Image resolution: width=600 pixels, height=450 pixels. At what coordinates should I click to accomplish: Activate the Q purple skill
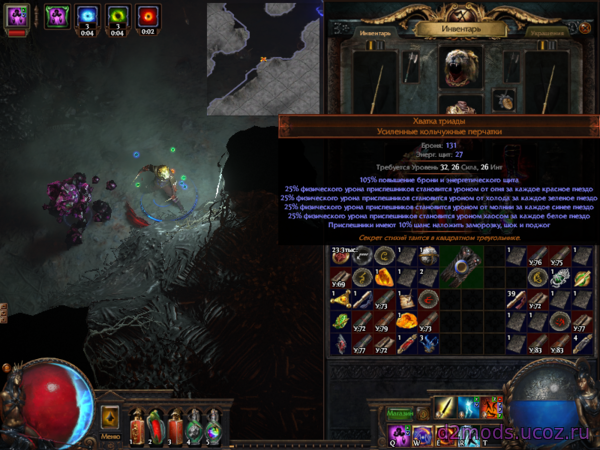[x=397, y=433]
